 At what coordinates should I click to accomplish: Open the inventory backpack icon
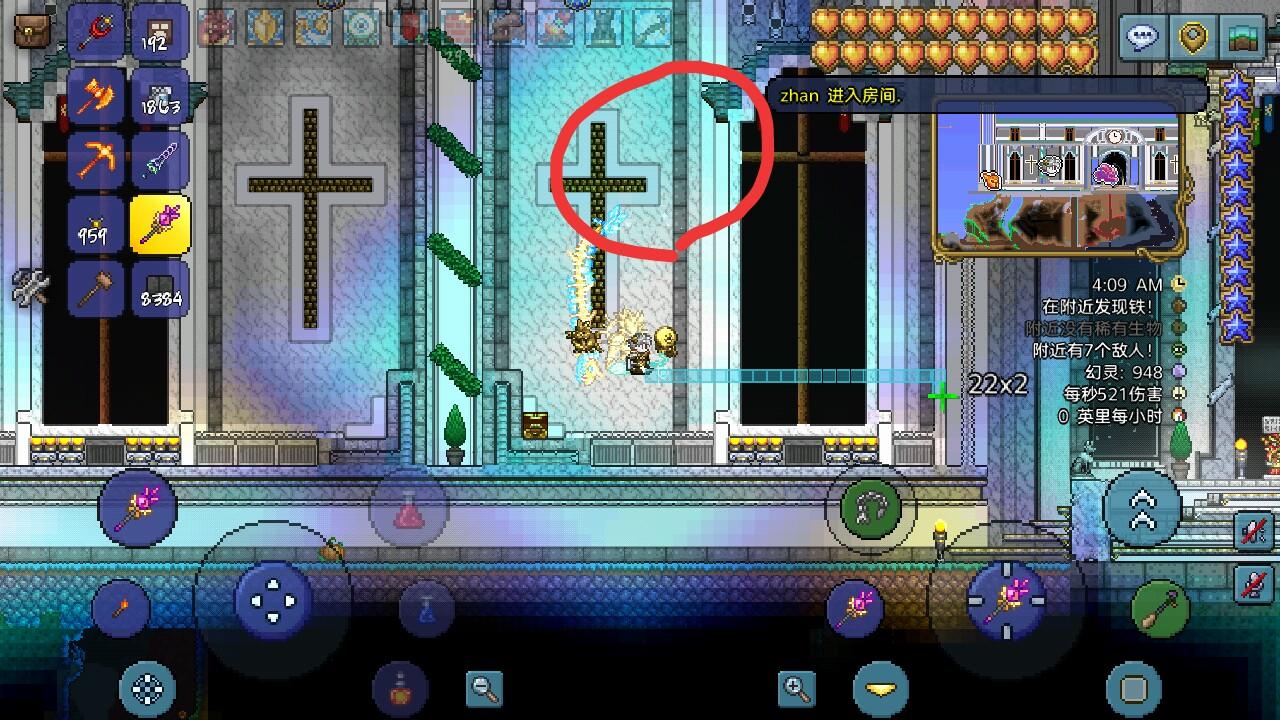point(30,30)
